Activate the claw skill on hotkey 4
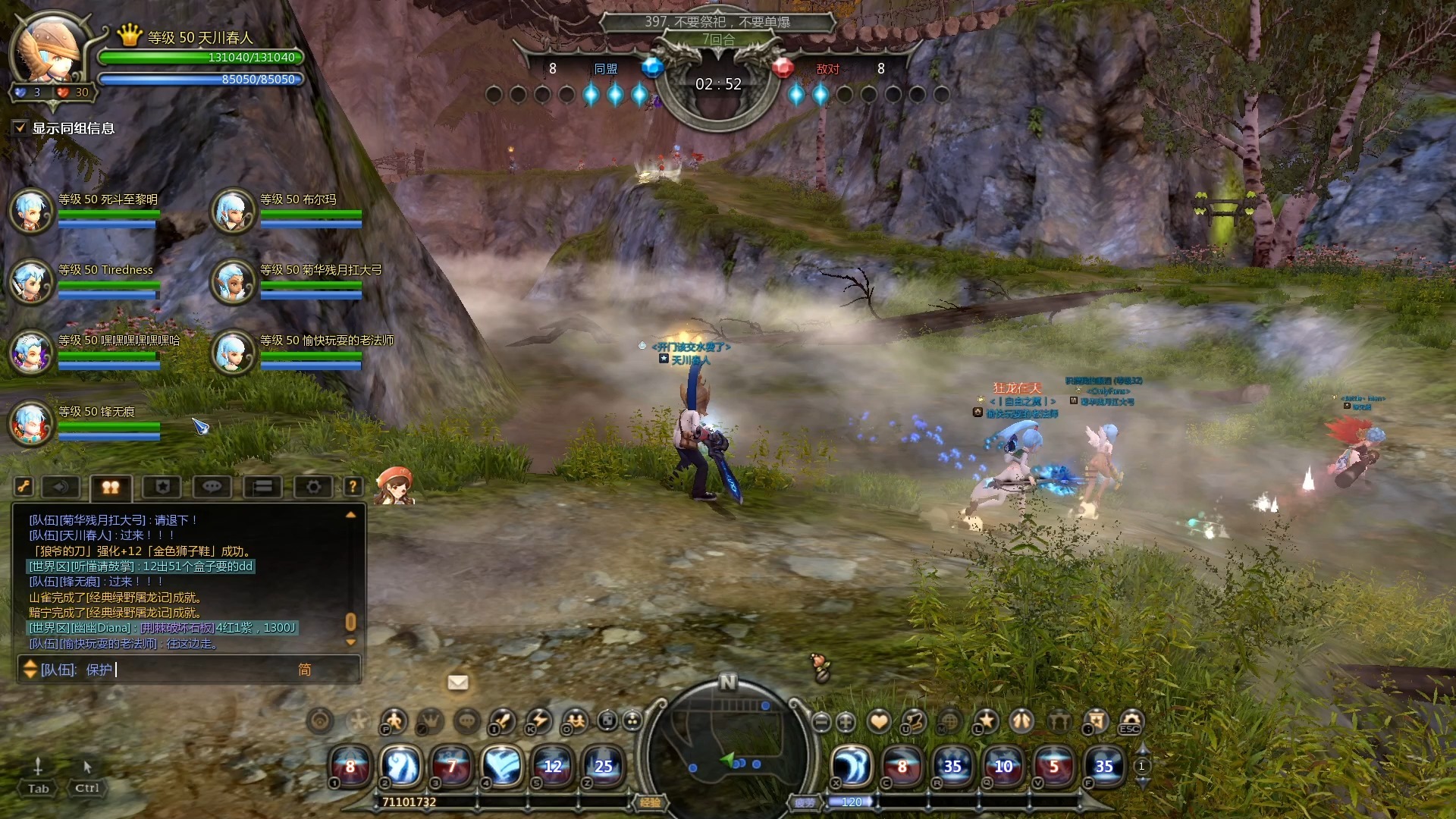The width and height of the screenshot is (1456, 819). pyautogui.click(x=502, y=765)
